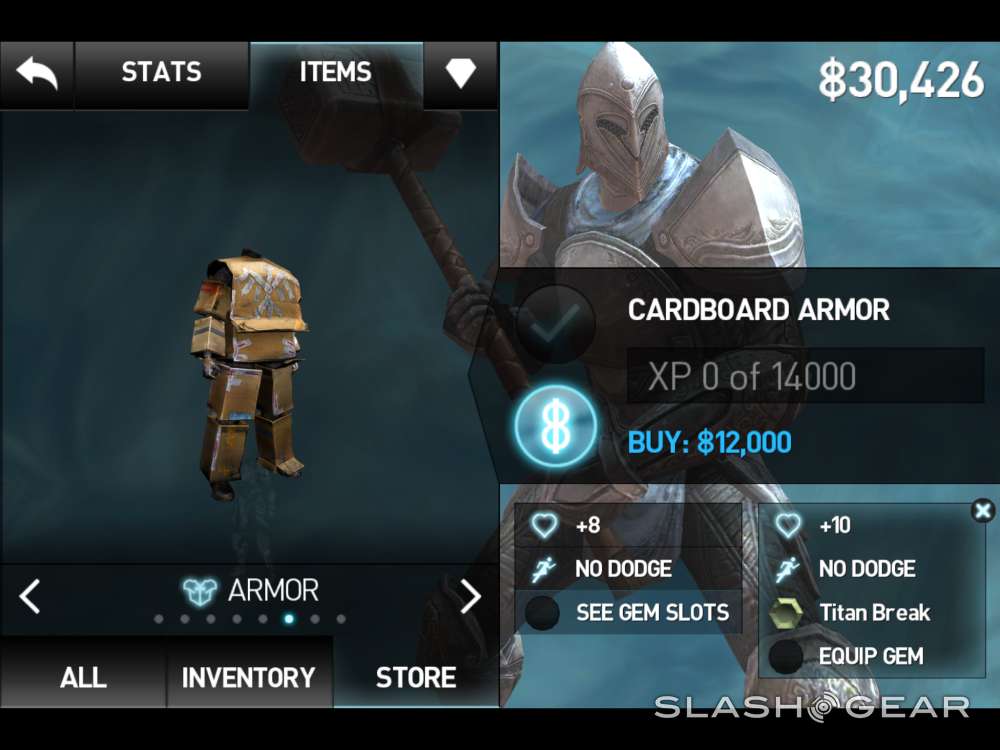Show previous item category with left arrow
The width and height of the screenshot is (1000, 750).
(30, 597)
